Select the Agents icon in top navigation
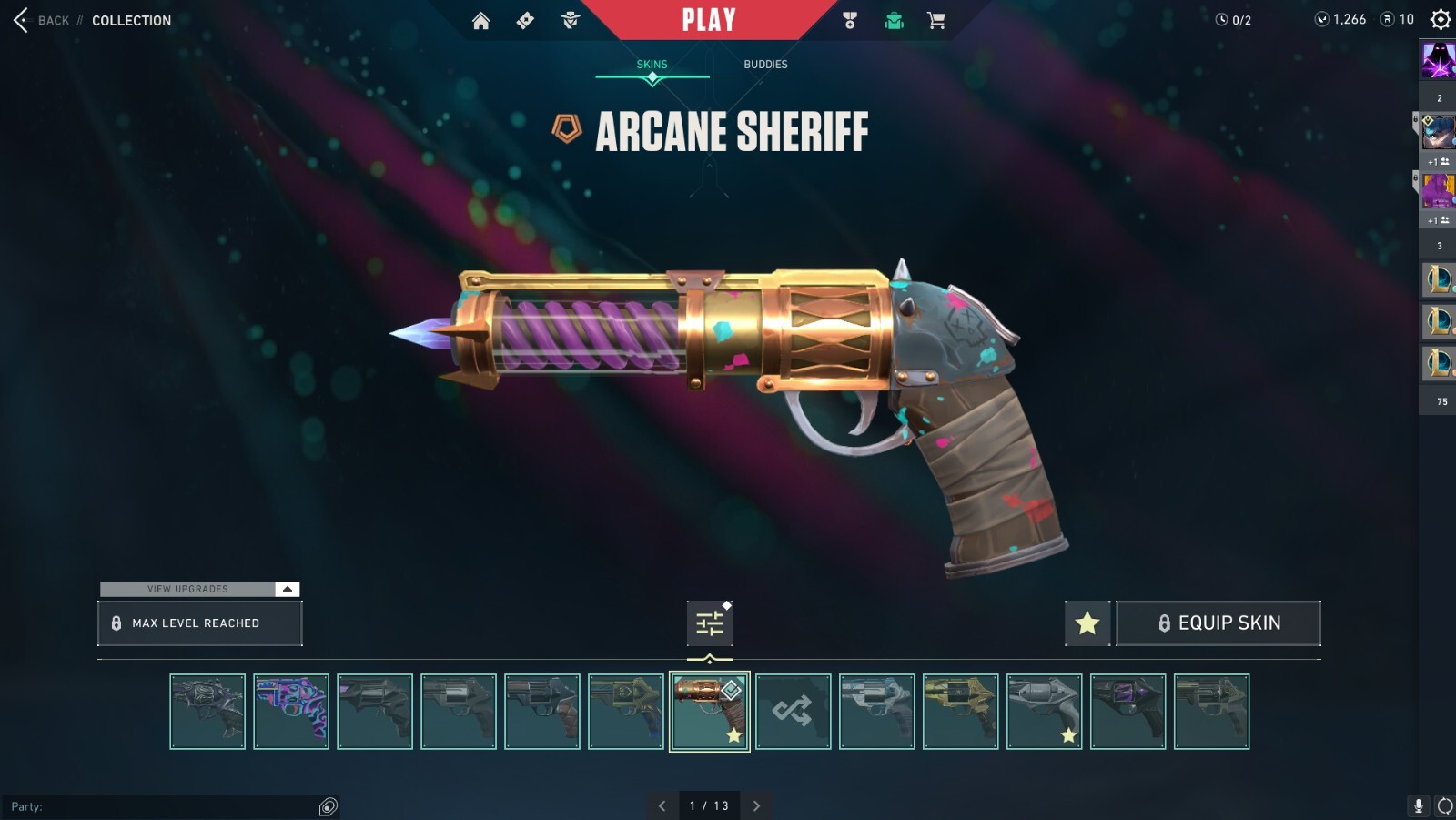This screenshot has height=820, width=1456. click(570, 19)
